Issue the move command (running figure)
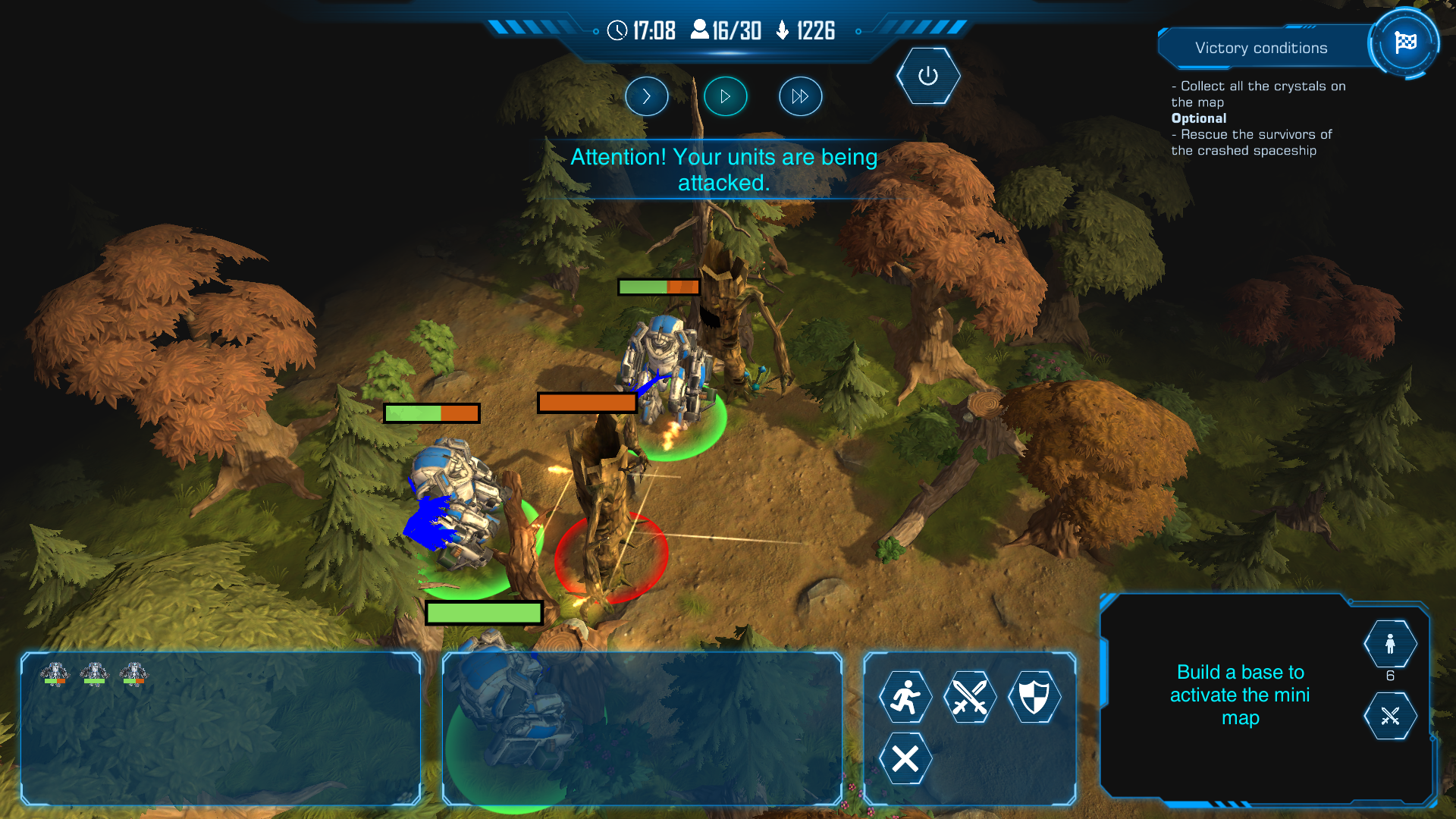1456x819 pixels. [x=905, y=696]
